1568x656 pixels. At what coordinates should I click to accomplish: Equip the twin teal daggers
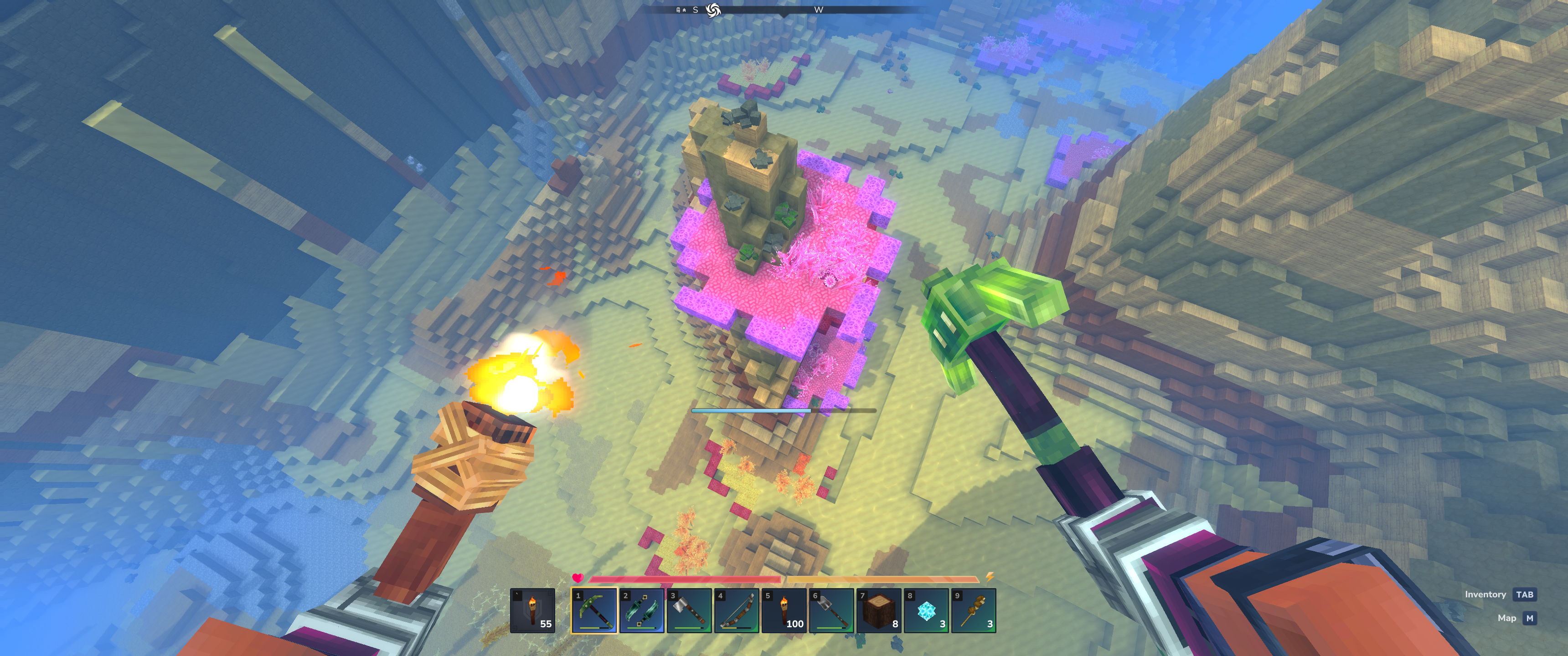[642, 610]
